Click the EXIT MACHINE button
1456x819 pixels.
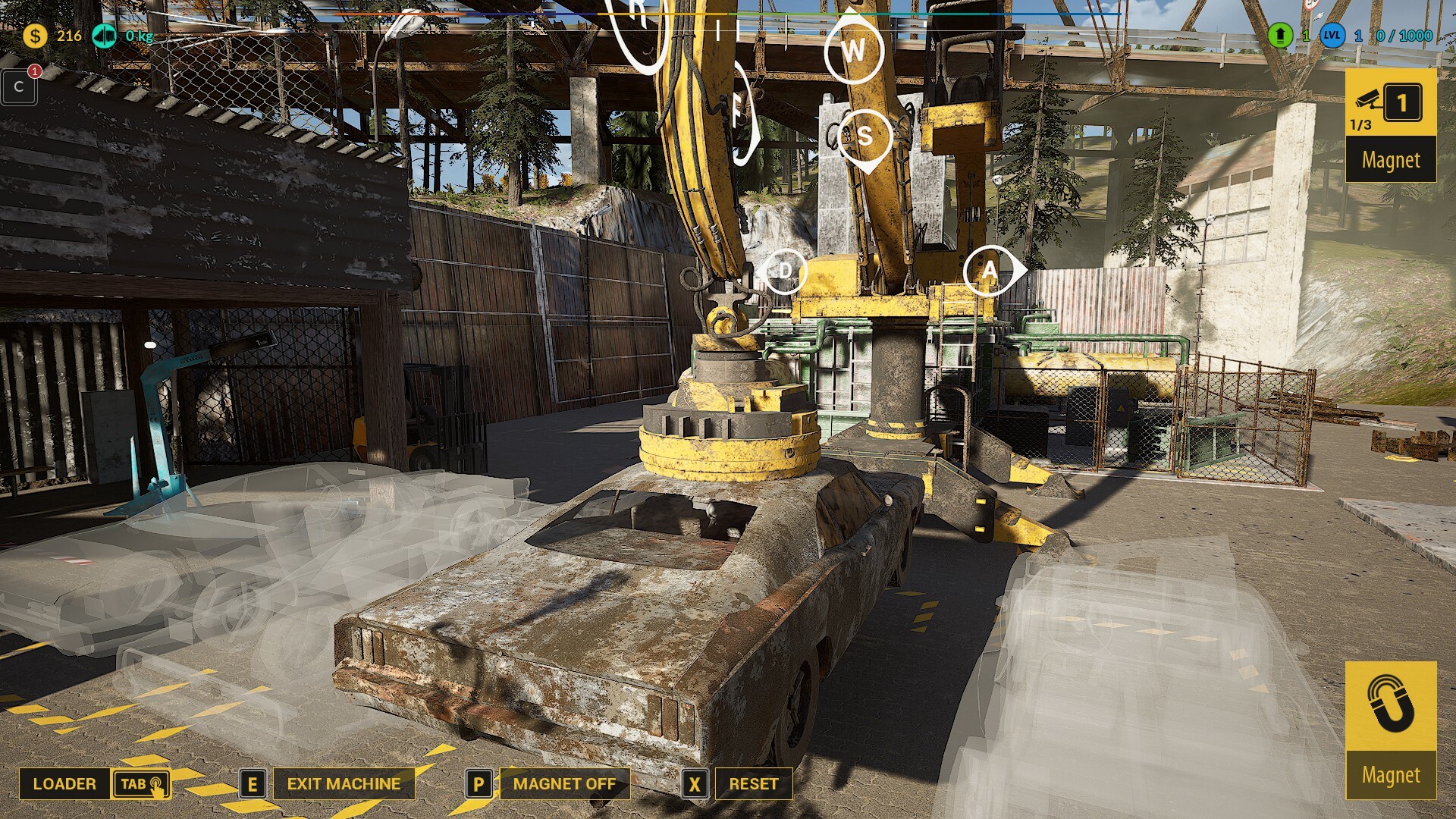[344, 784]
